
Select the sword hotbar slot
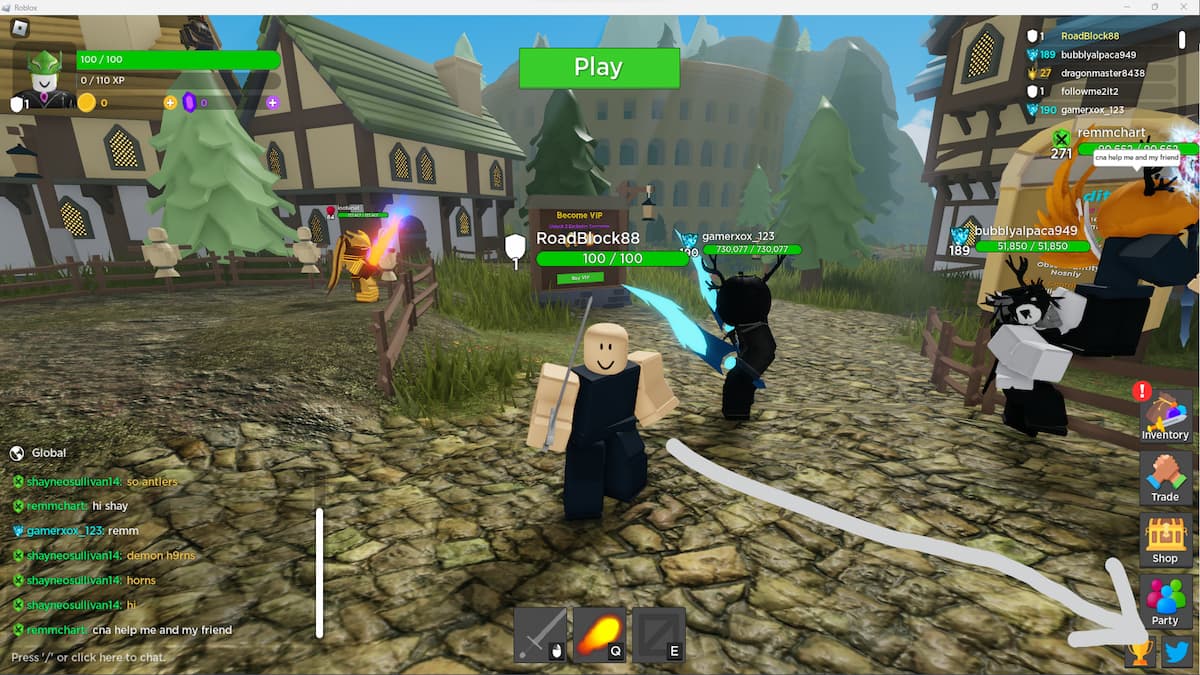point(540,634)
